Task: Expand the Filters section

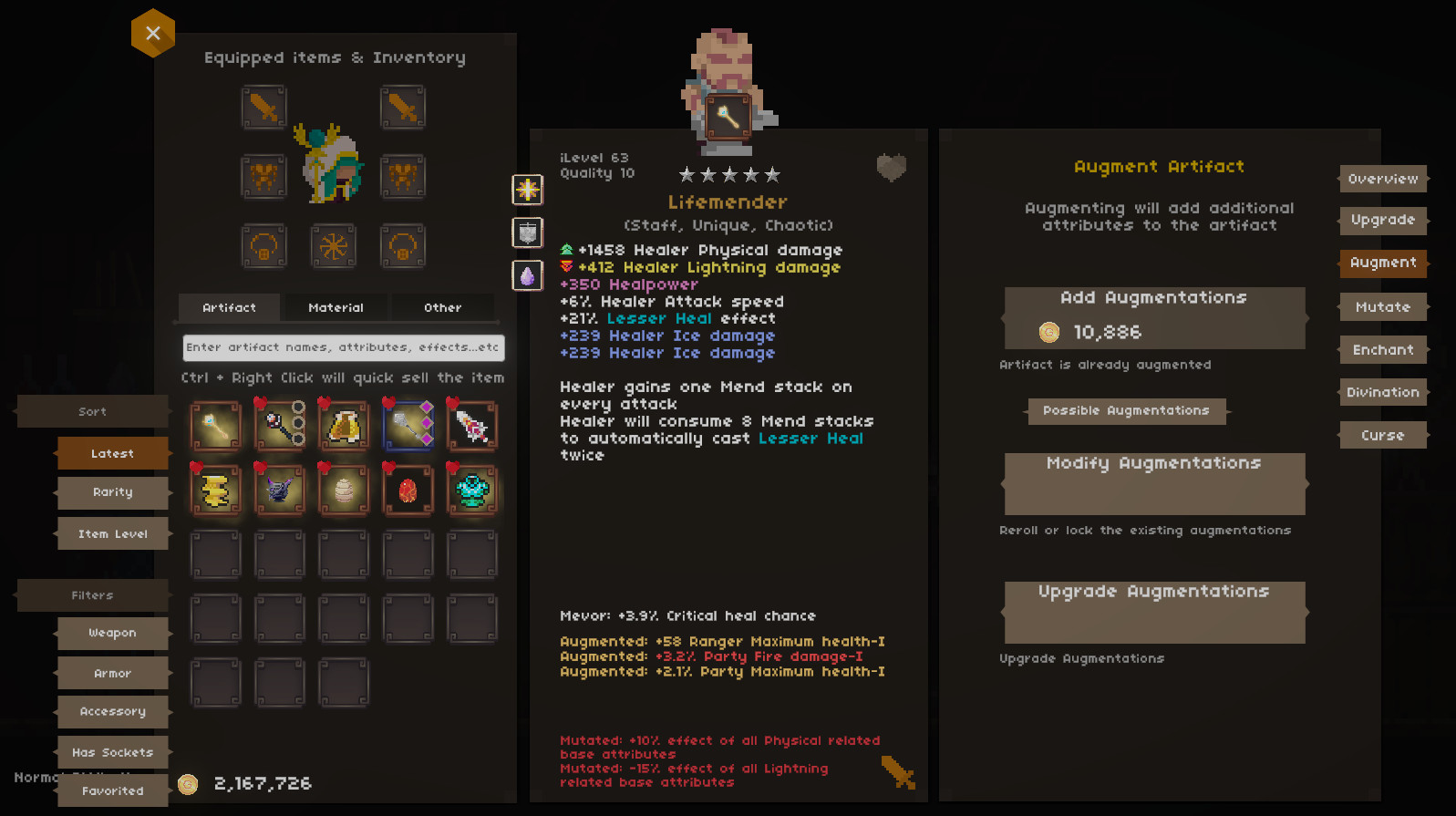Action: point(91,595)
